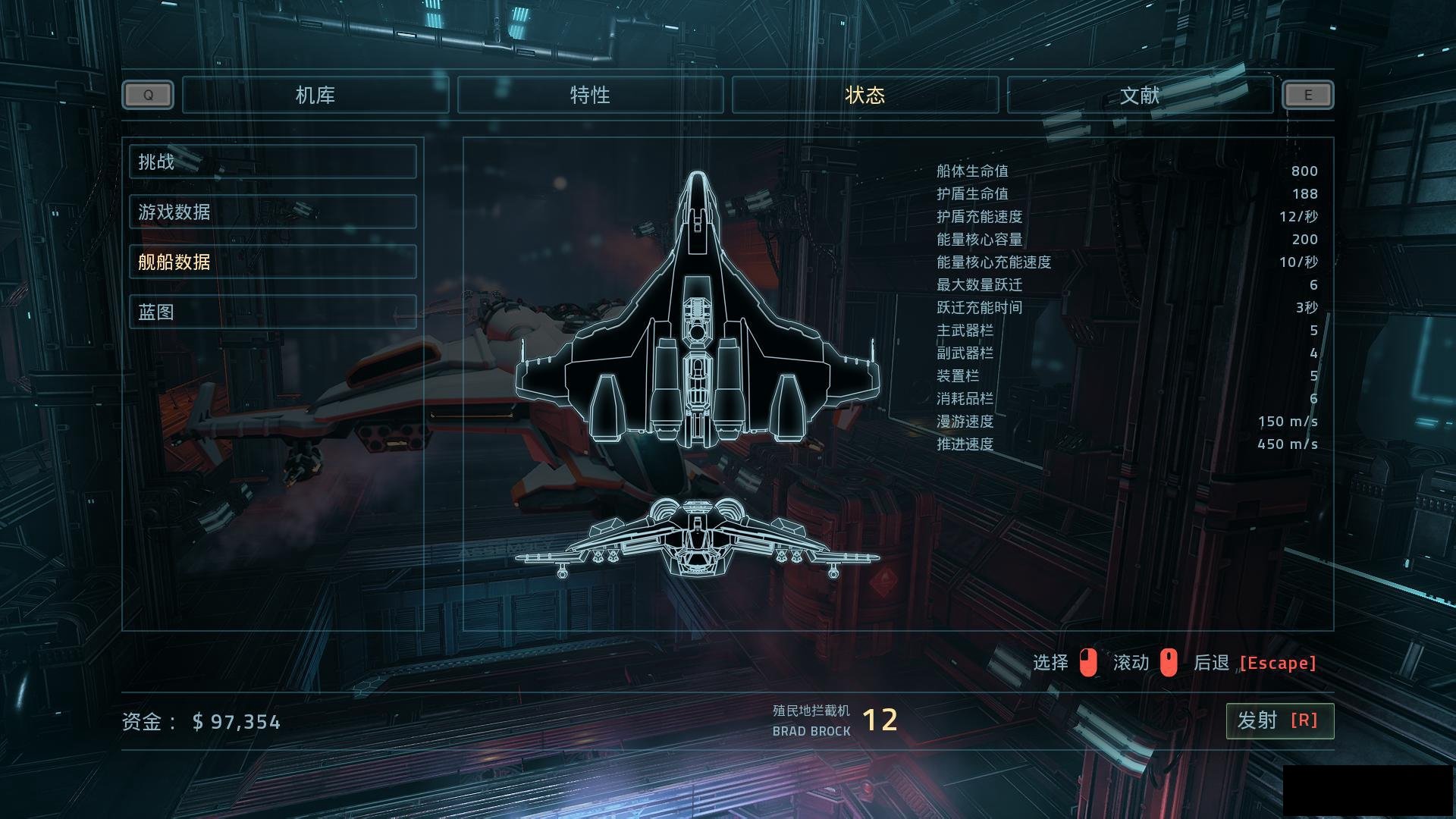
Task: View the 蓝图 entry
Action: pos(272,312)
